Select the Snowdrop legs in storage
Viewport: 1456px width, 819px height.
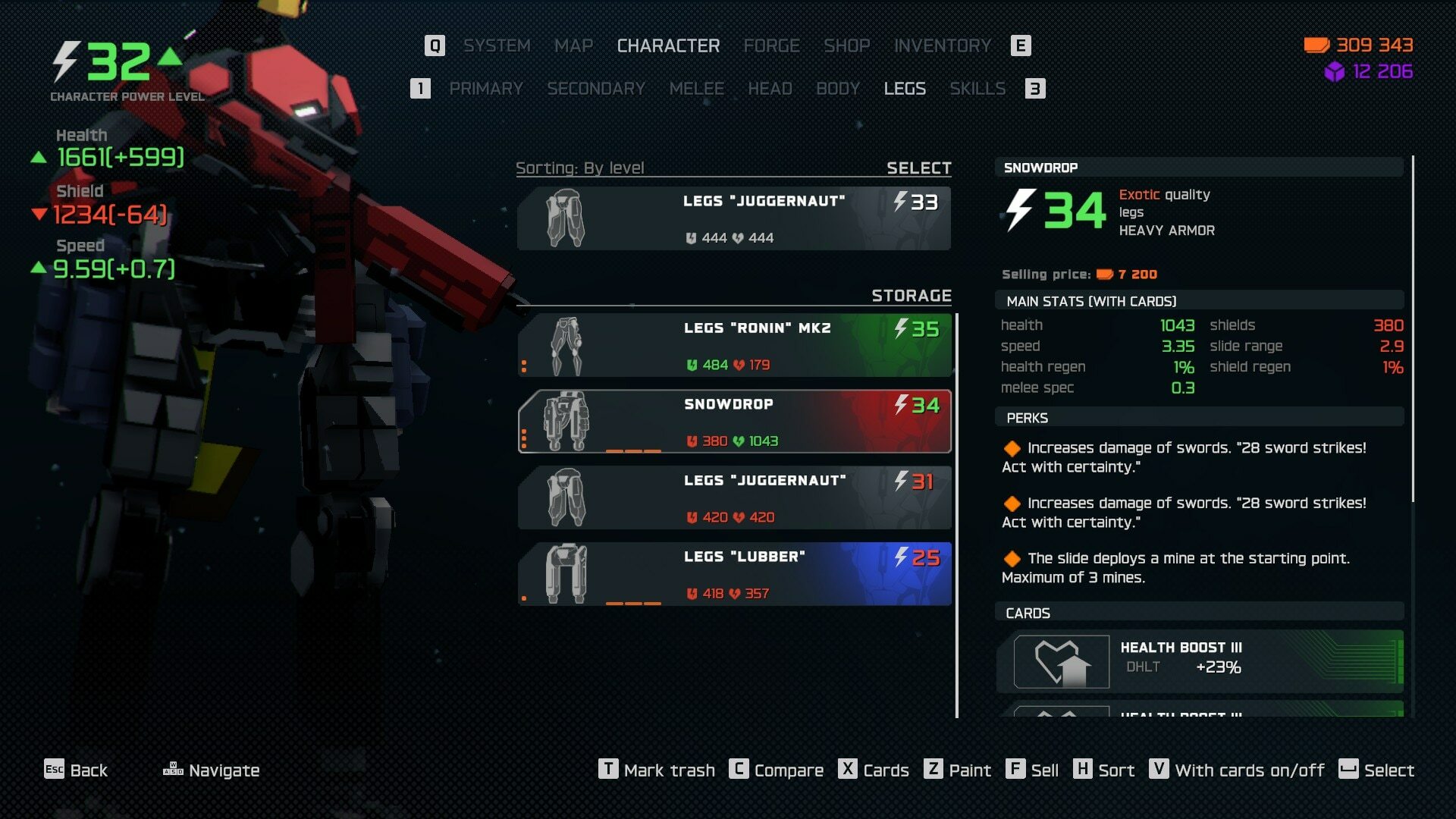click(x=733, y=422)
